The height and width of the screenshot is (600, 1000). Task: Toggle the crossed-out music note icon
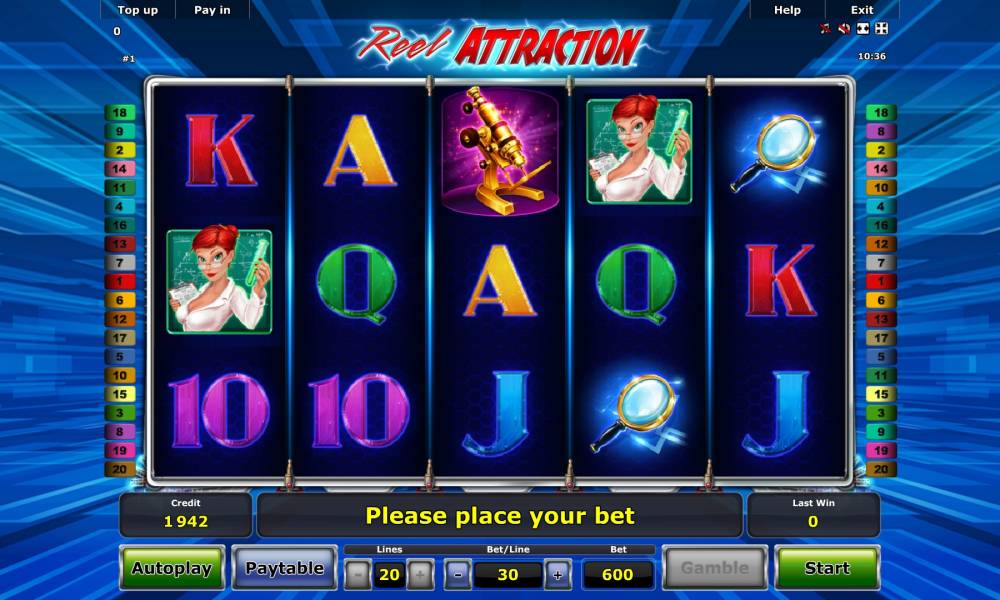[x=826, y=29]
